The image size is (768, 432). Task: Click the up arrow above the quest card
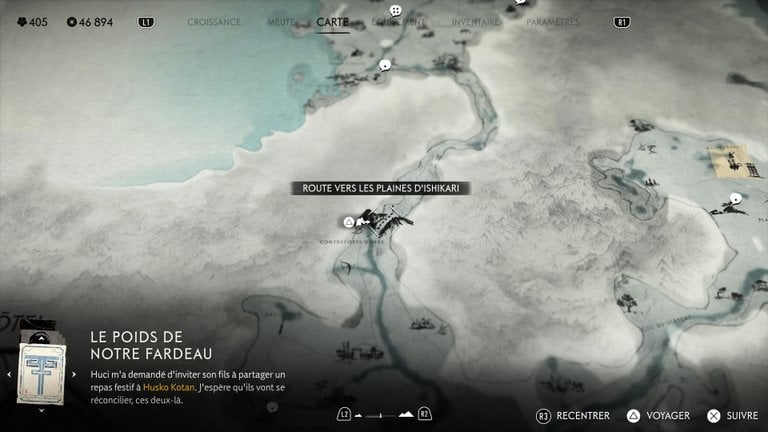coord(41,336)
